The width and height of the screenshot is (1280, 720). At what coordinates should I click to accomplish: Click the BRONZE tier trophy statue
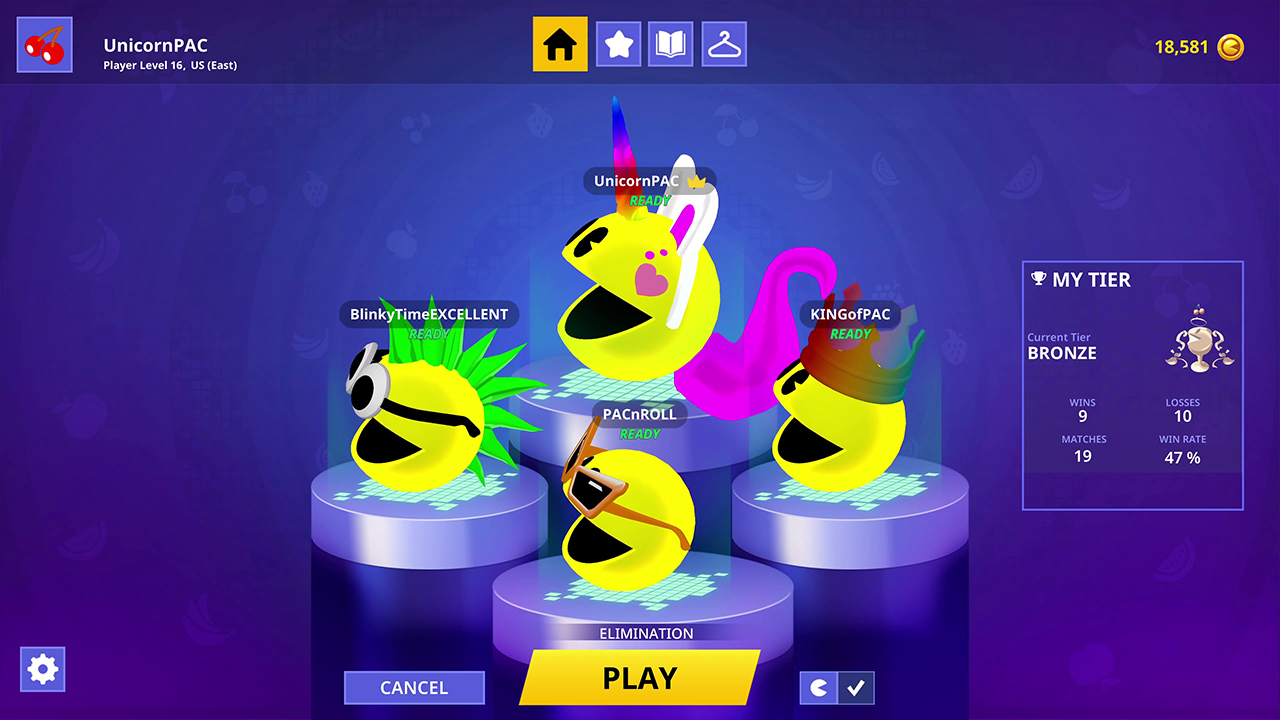[x=1198, y=345]
